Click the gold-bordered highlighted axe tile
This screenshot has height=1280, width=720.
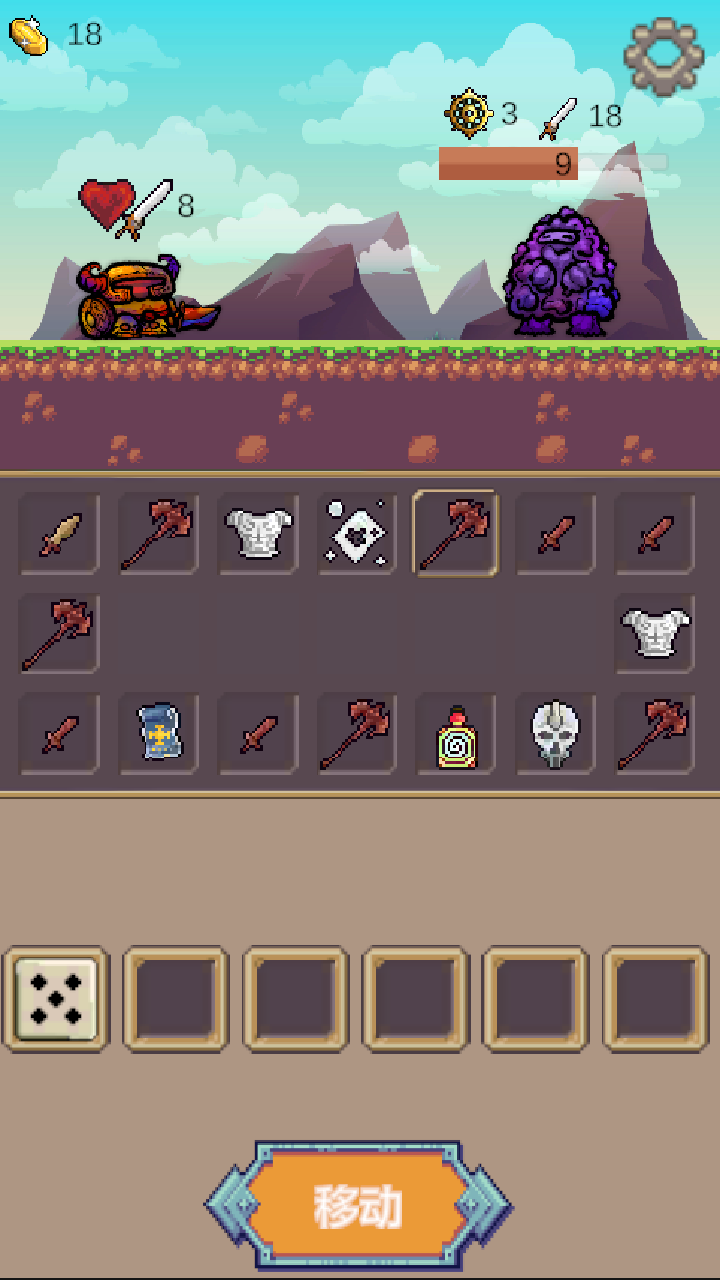(x=456, y=533)
